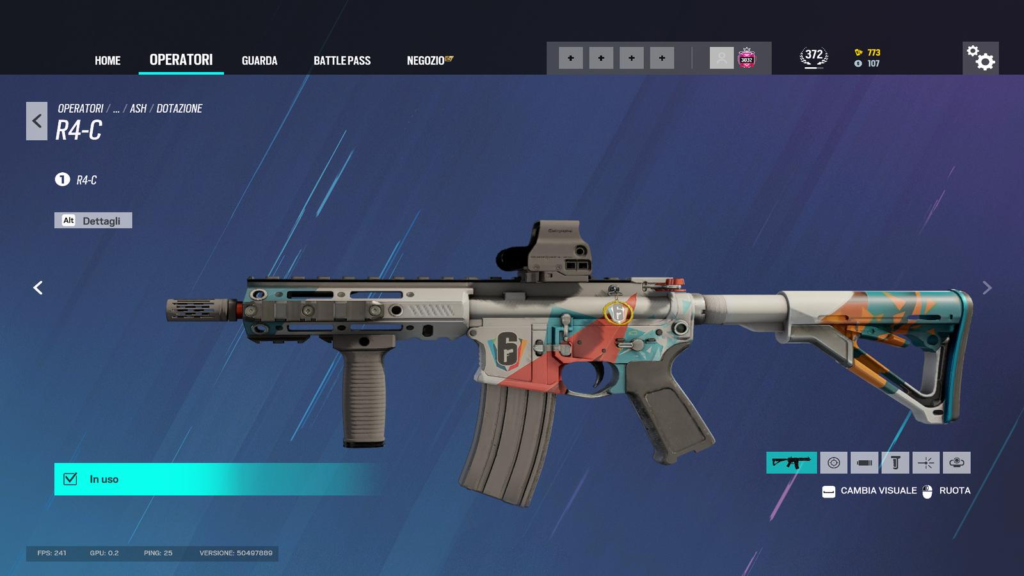Open the Battle Pass tab
Viewport: 1024px width, 576px height.
tap(342, 61)
